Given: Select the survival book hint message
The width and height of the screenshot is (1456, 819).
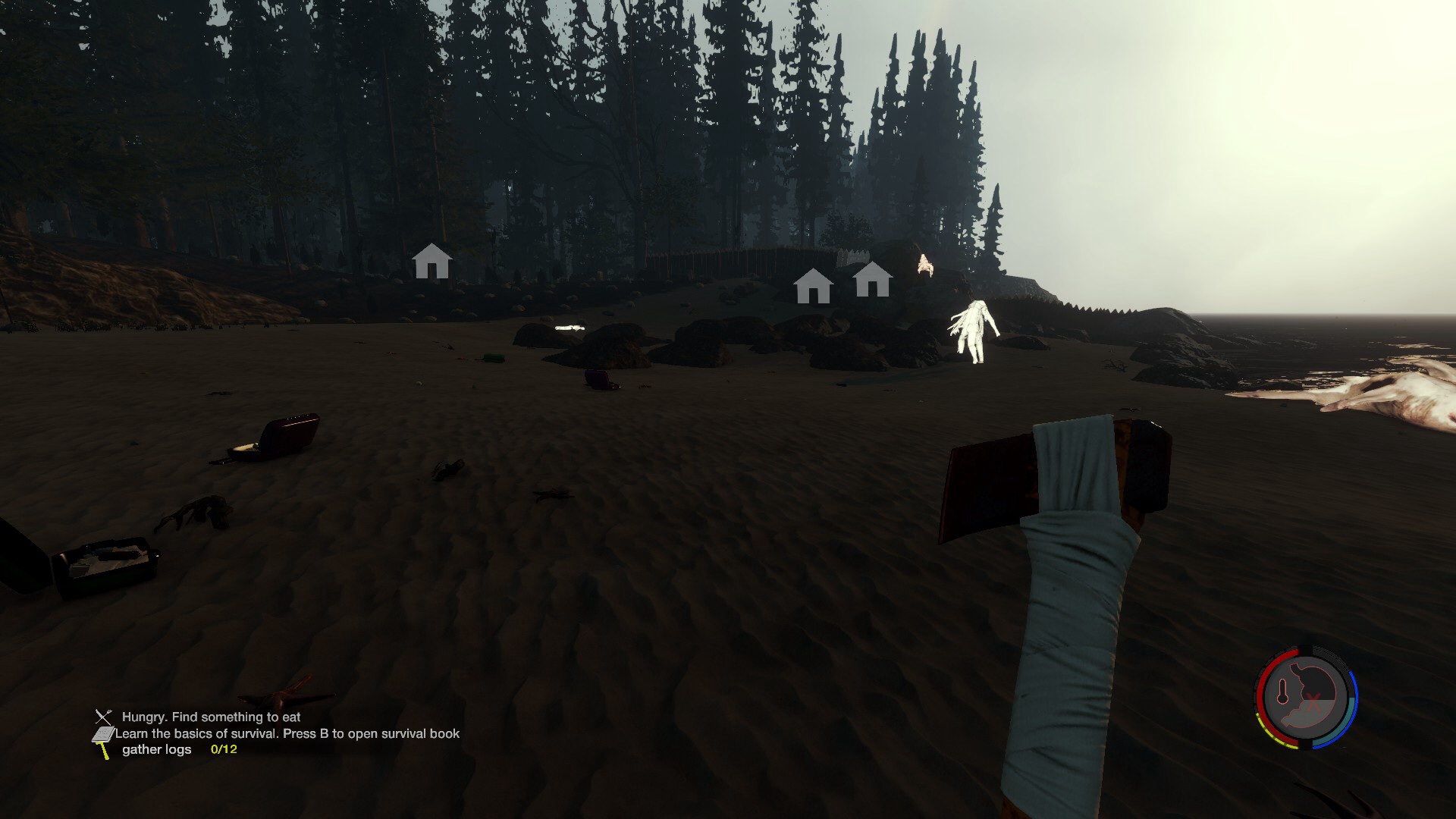Looking at the screenshot, I should 287,733.
